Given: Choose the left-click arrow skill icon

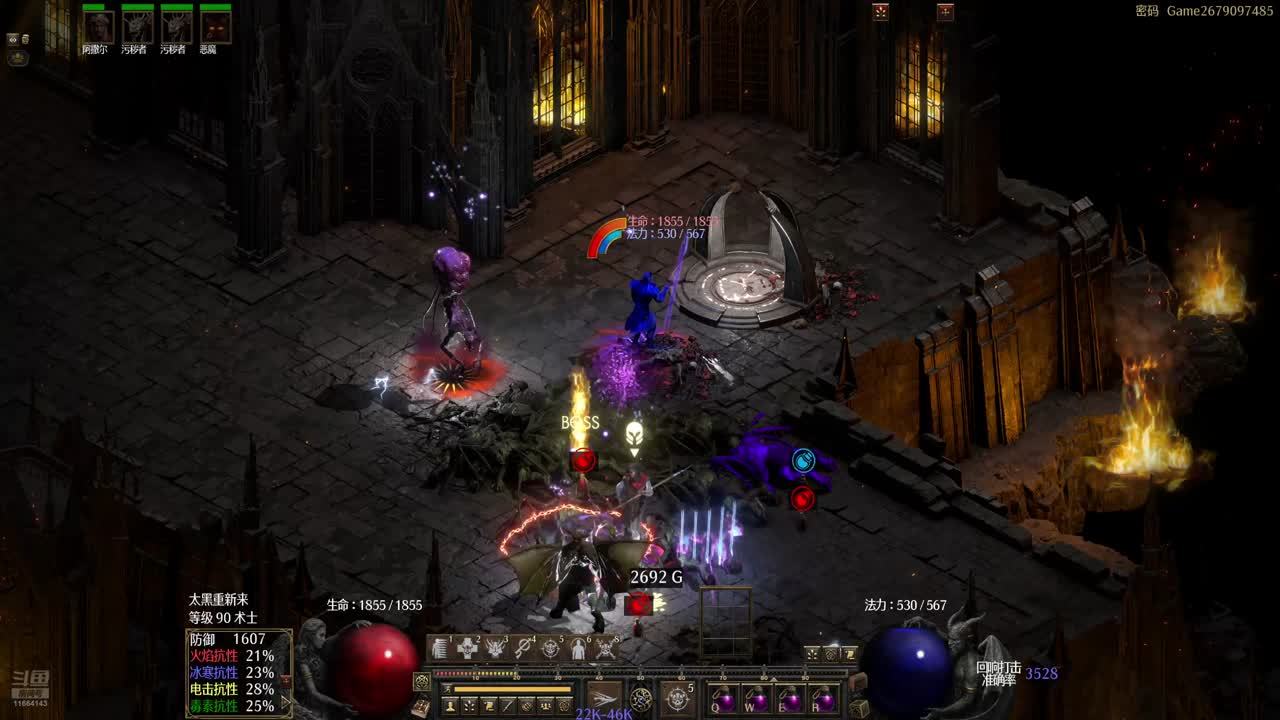Looking at the screenshot, I should (x=604, y=698).
